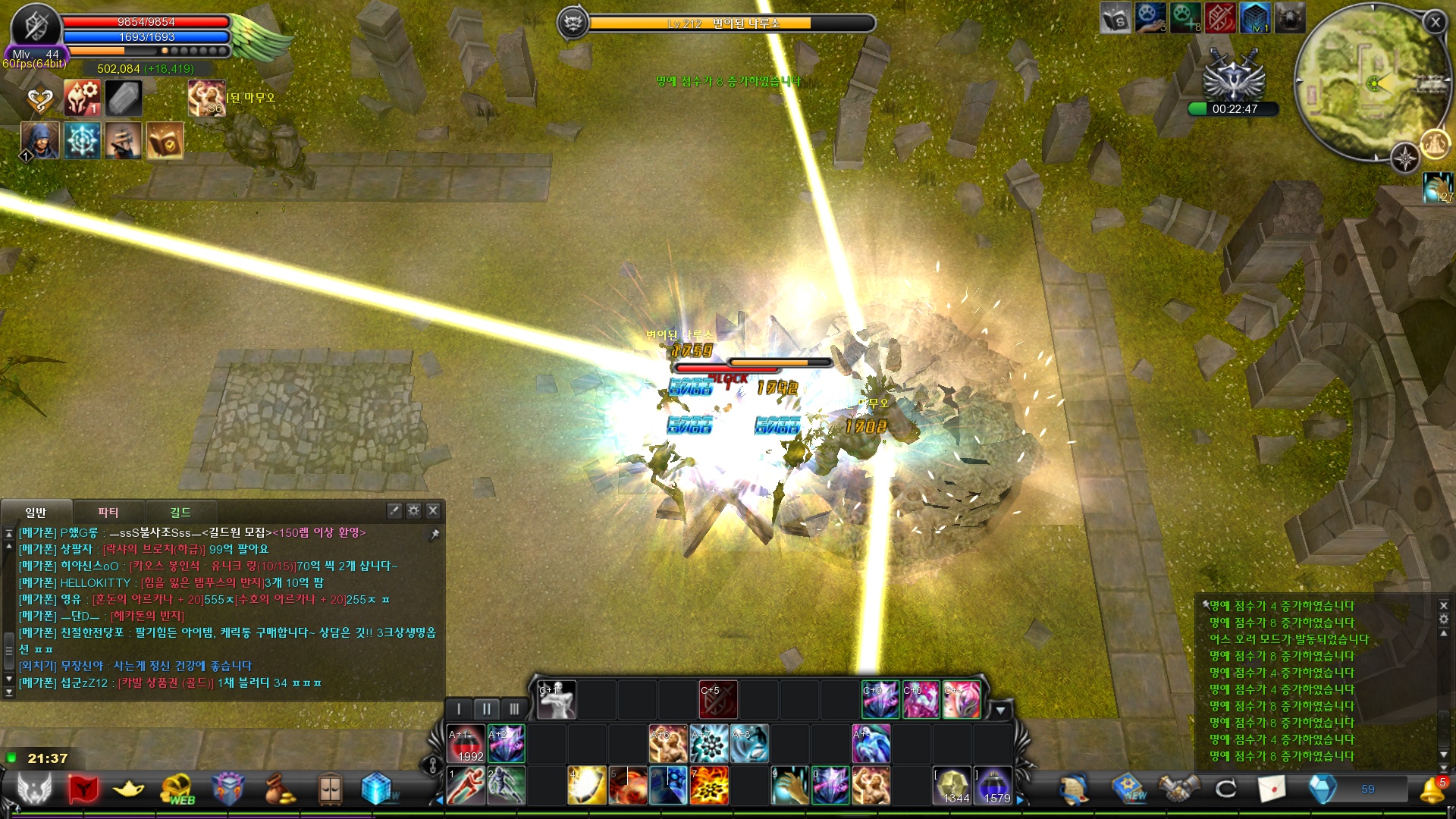Click the bell notification icon showing 5 alerts
This screenshot has height=819, width=1456.
1432,789
